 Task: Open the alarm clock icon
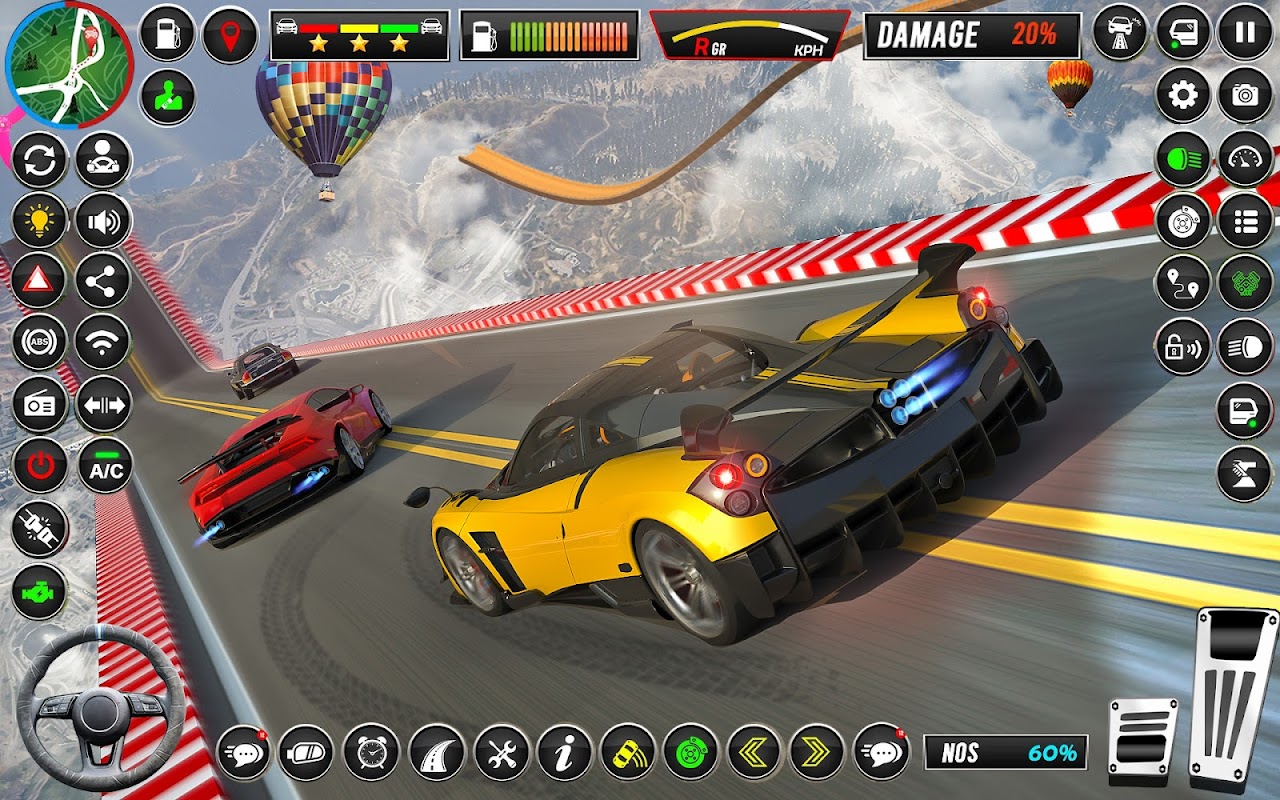(371, 751)
